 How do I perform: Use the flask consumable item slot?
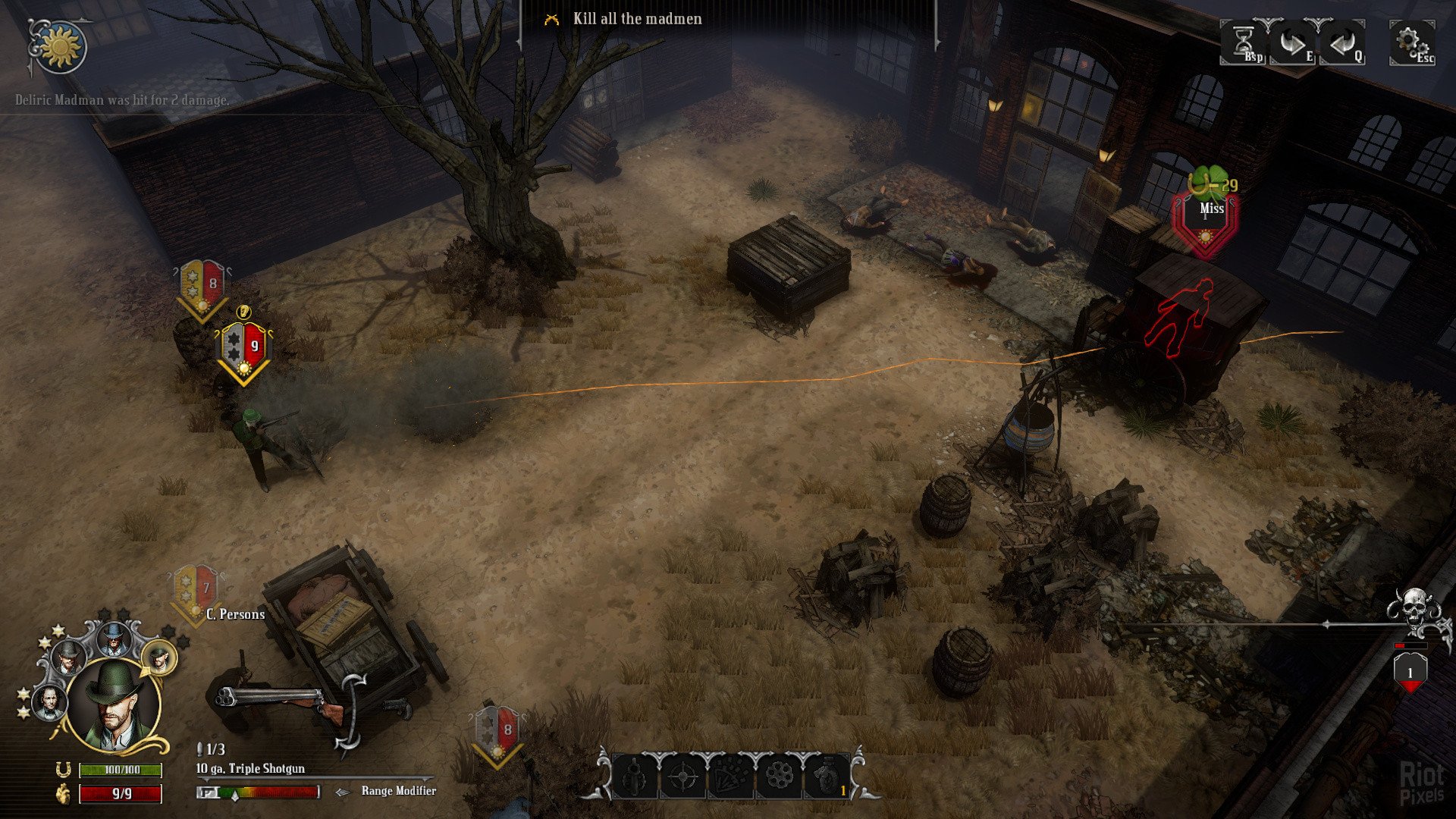tap(827, 777)
